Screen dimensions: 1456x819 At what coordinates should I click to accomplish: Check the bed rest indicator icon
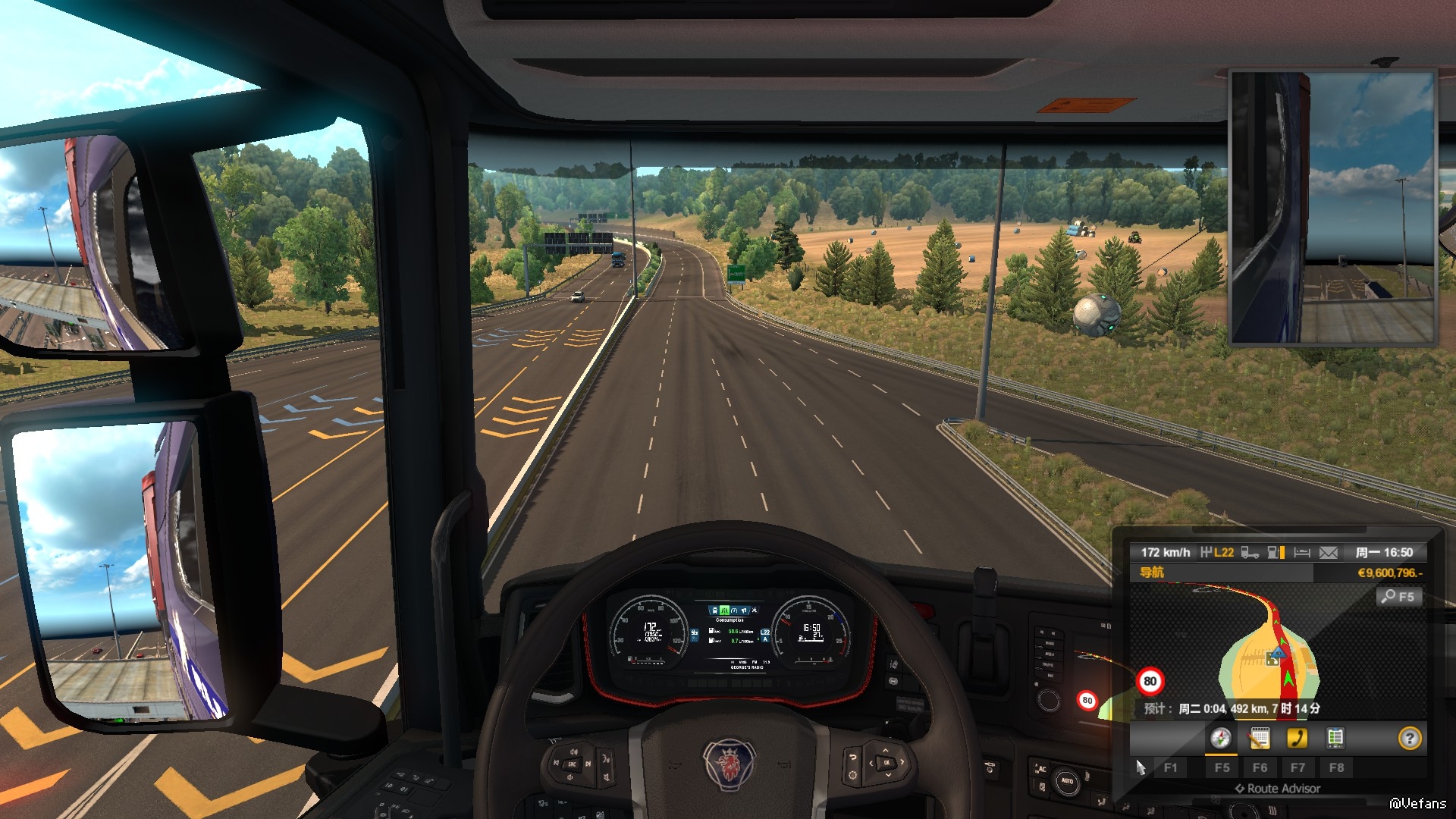tap(1302, 553)
